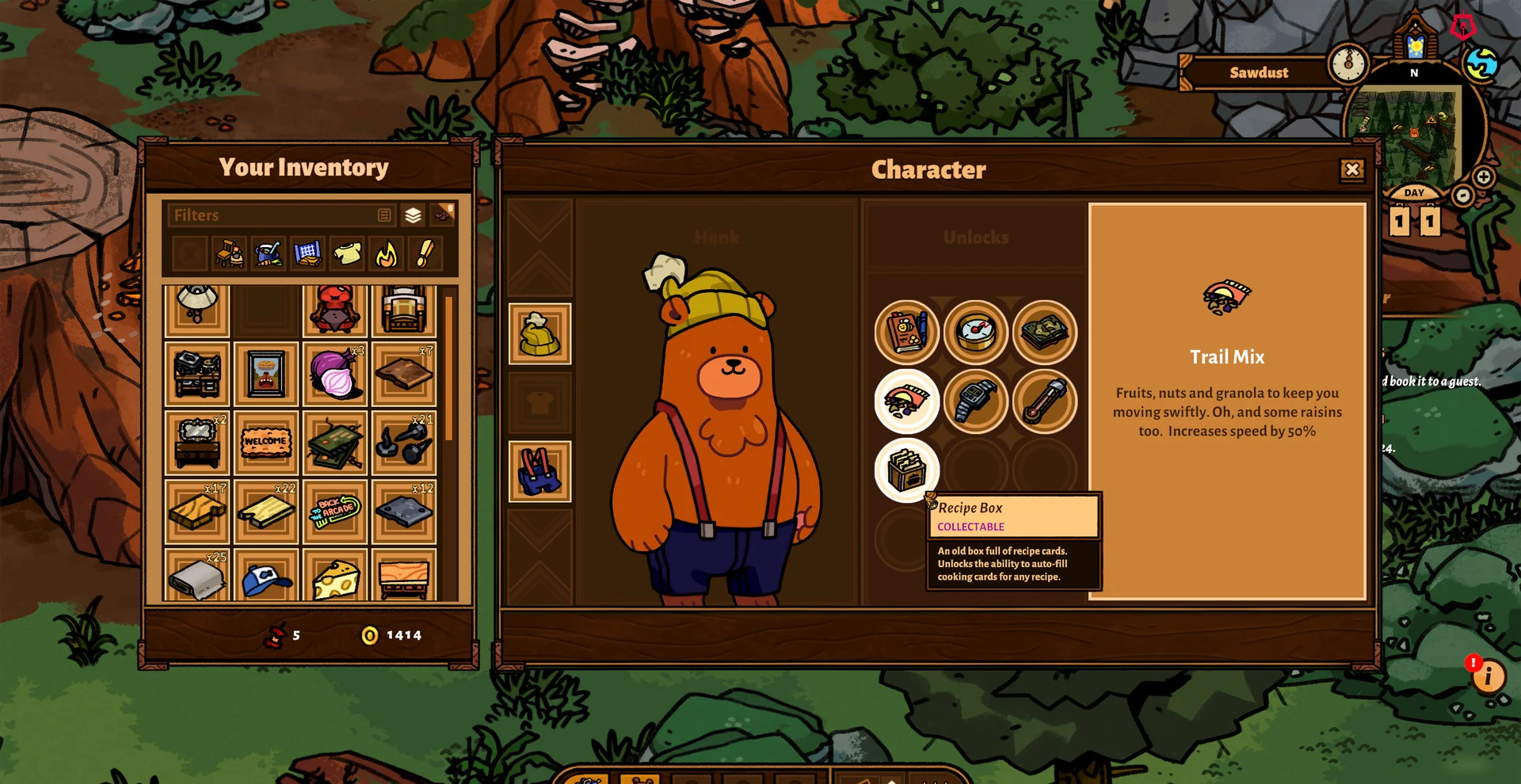Pick the thermometer unlock icon
The width and height of the screenshot is (1521, 784).
[x=1044, y=401]
